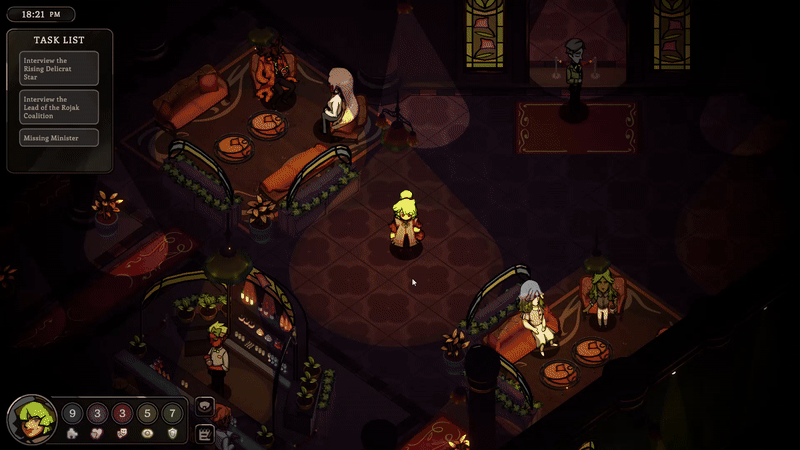Open the notepad icon button
Image resolution: width=800 pixels, height=450 pixels.
205,432
